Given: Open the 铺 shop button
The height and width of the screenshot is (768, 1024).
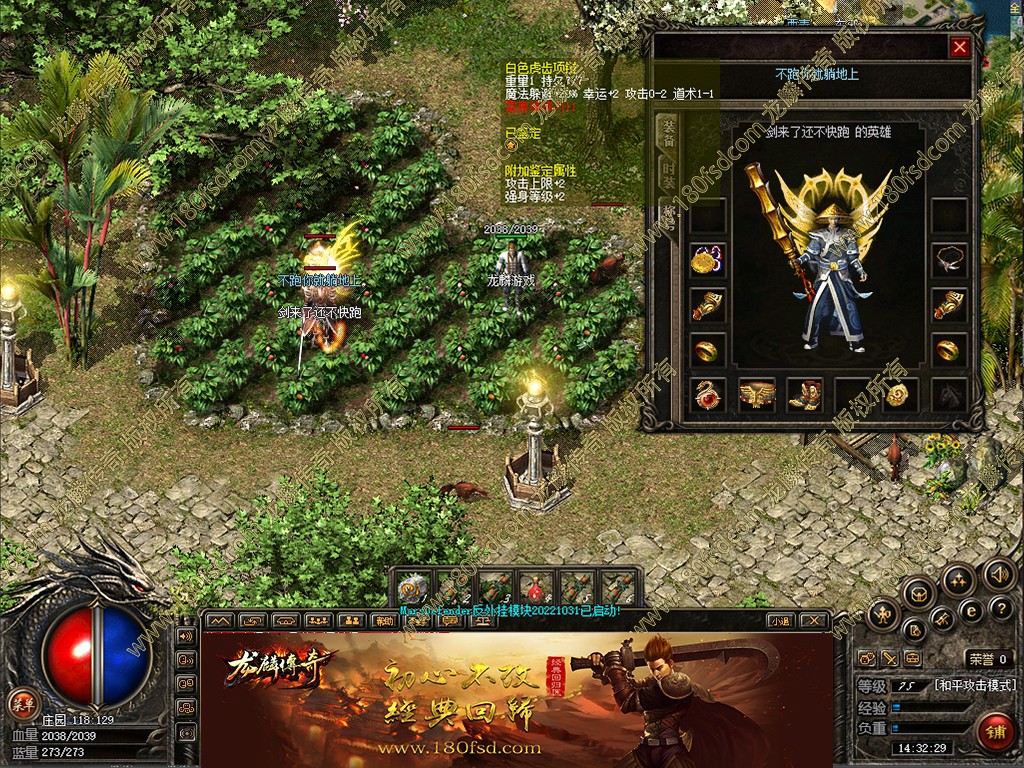Looking at the screenshot, I should pyautogui.click(x=994, y=730).
